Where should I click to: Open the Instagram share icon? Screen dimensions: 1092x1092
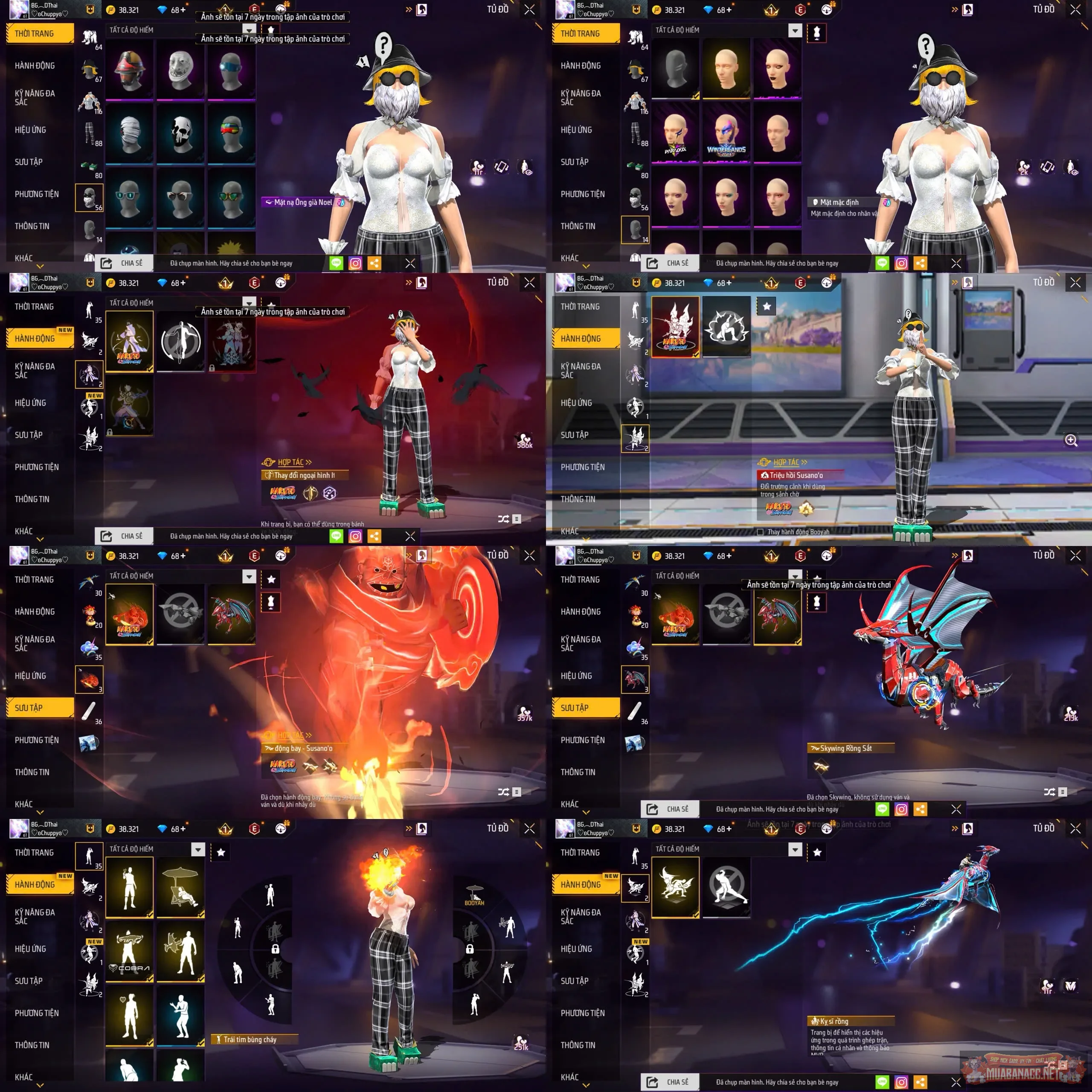coord(355,262)
